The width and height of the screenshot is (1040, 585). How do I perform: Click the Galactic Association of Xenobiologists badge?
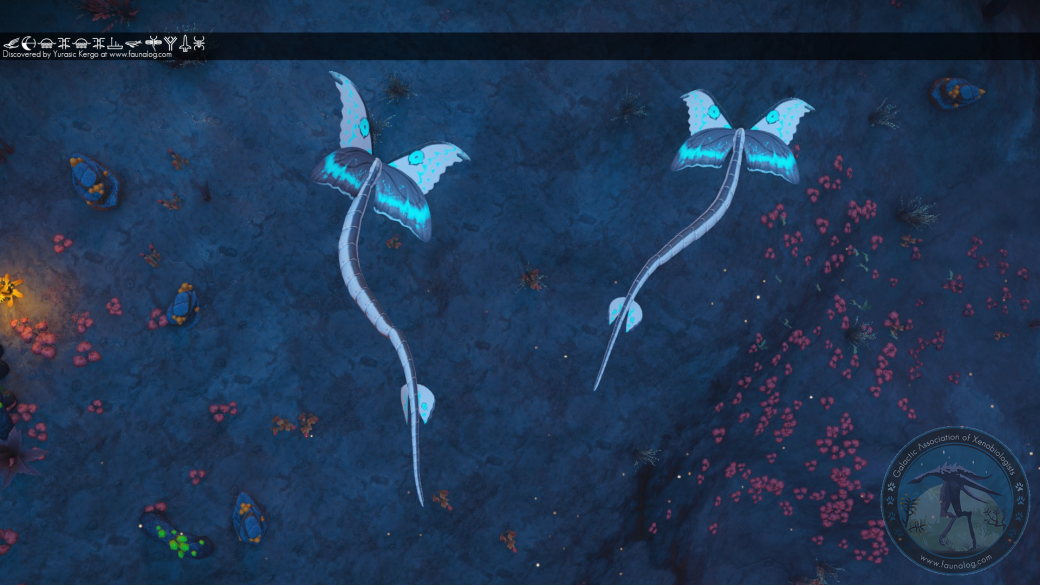click(x=955, y=501)
